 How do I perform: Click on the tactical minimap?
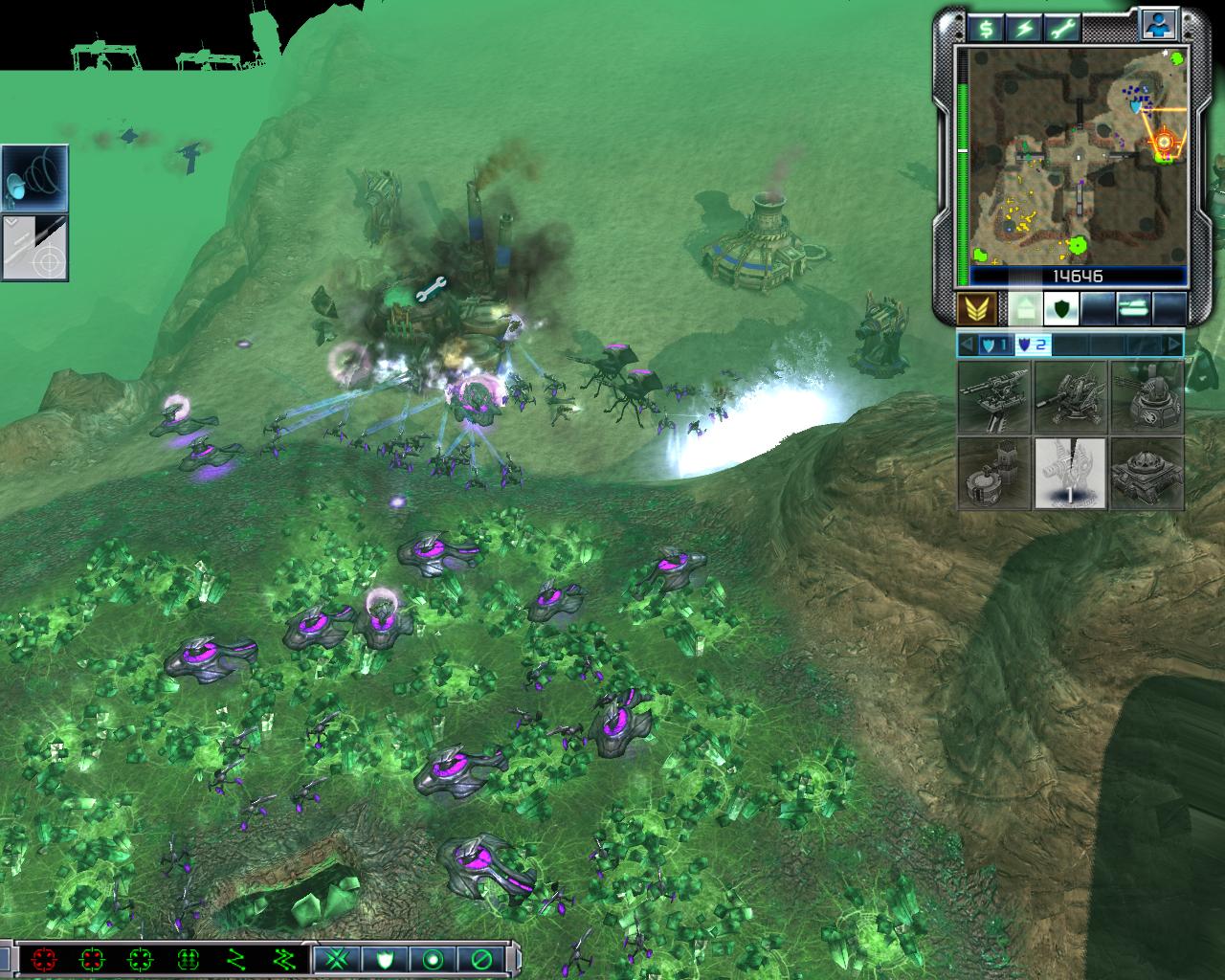click(x=1078, y=156)
